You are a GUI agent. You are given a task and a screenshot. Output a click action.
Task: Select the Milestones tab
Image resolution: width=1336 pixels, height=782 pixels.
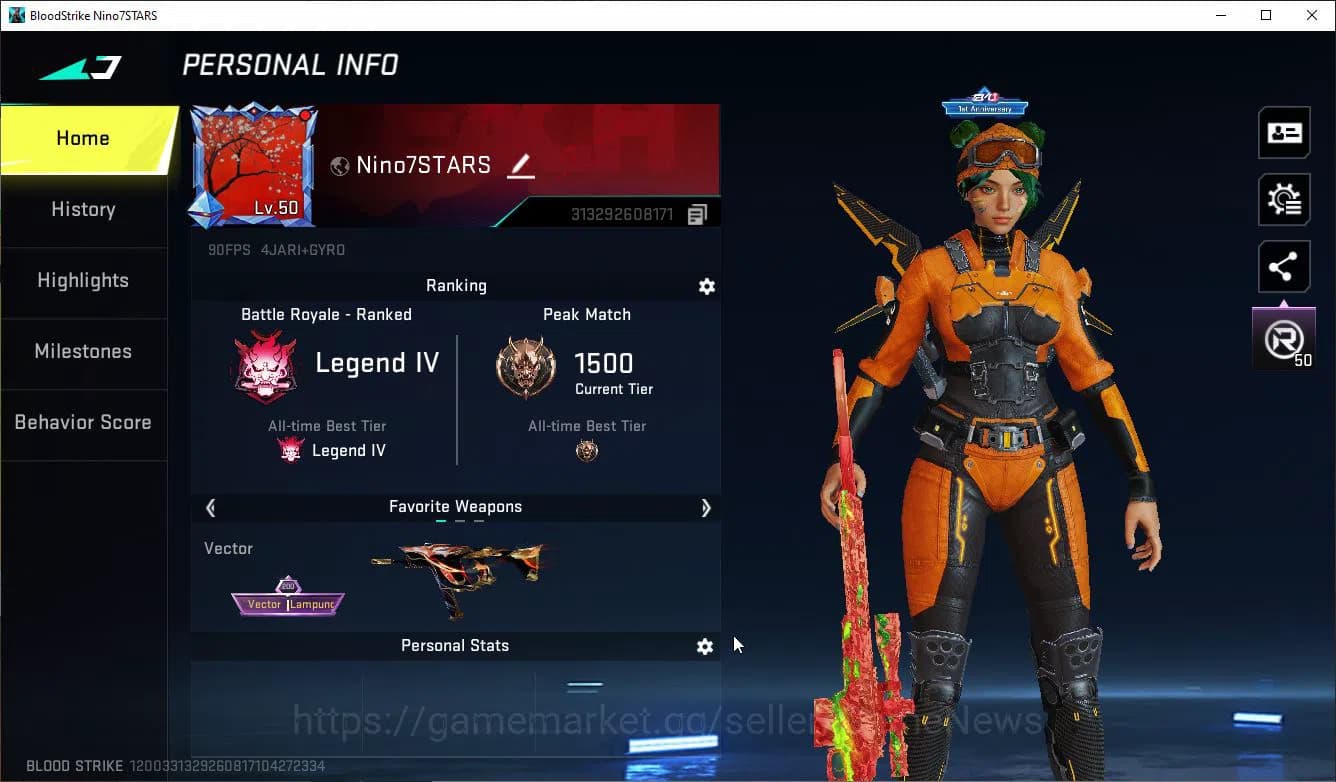coord(83,352)
